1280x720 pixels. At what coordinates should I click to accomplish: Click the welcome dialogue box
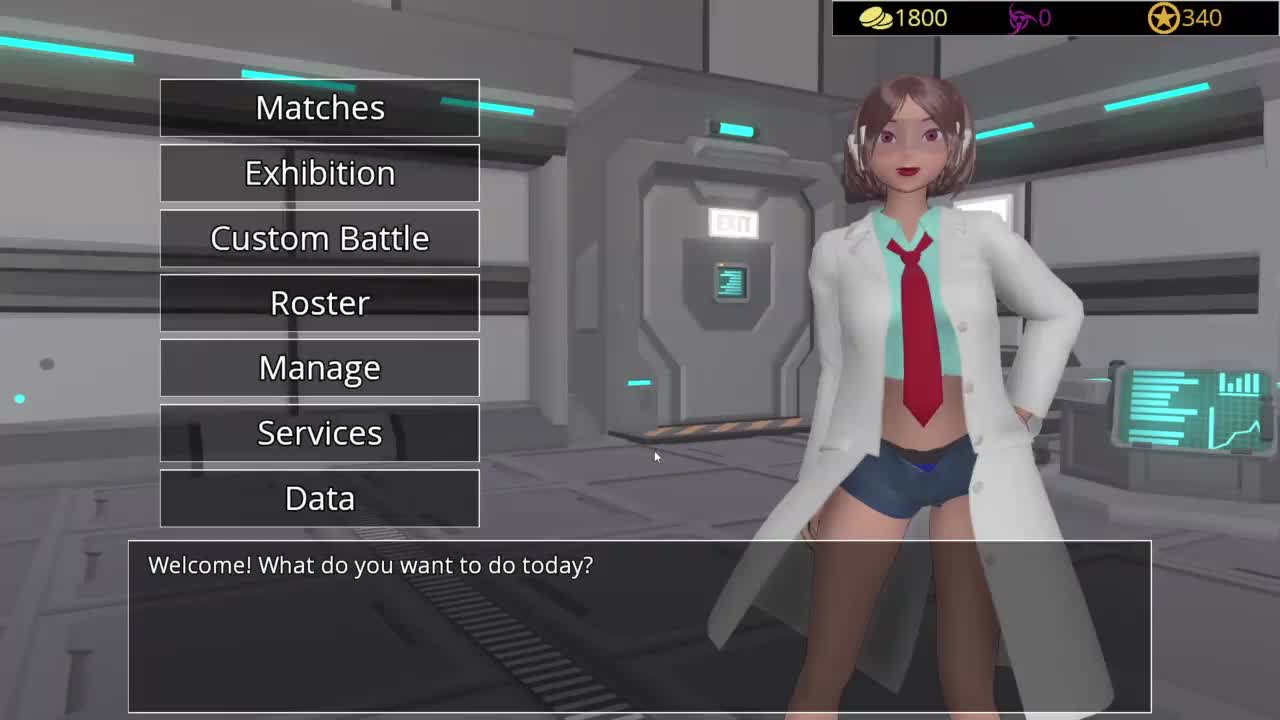[x=639, y=626]
